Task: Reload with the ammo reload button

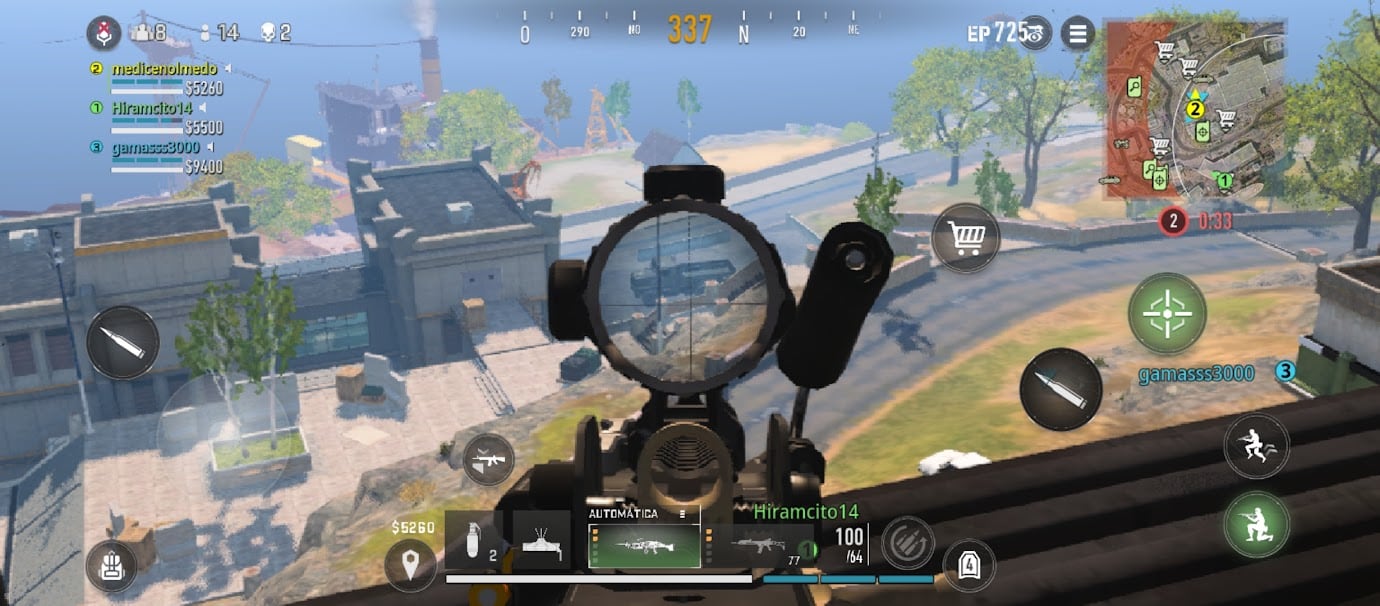Action: pyautogui.click(x=907, y=543)
